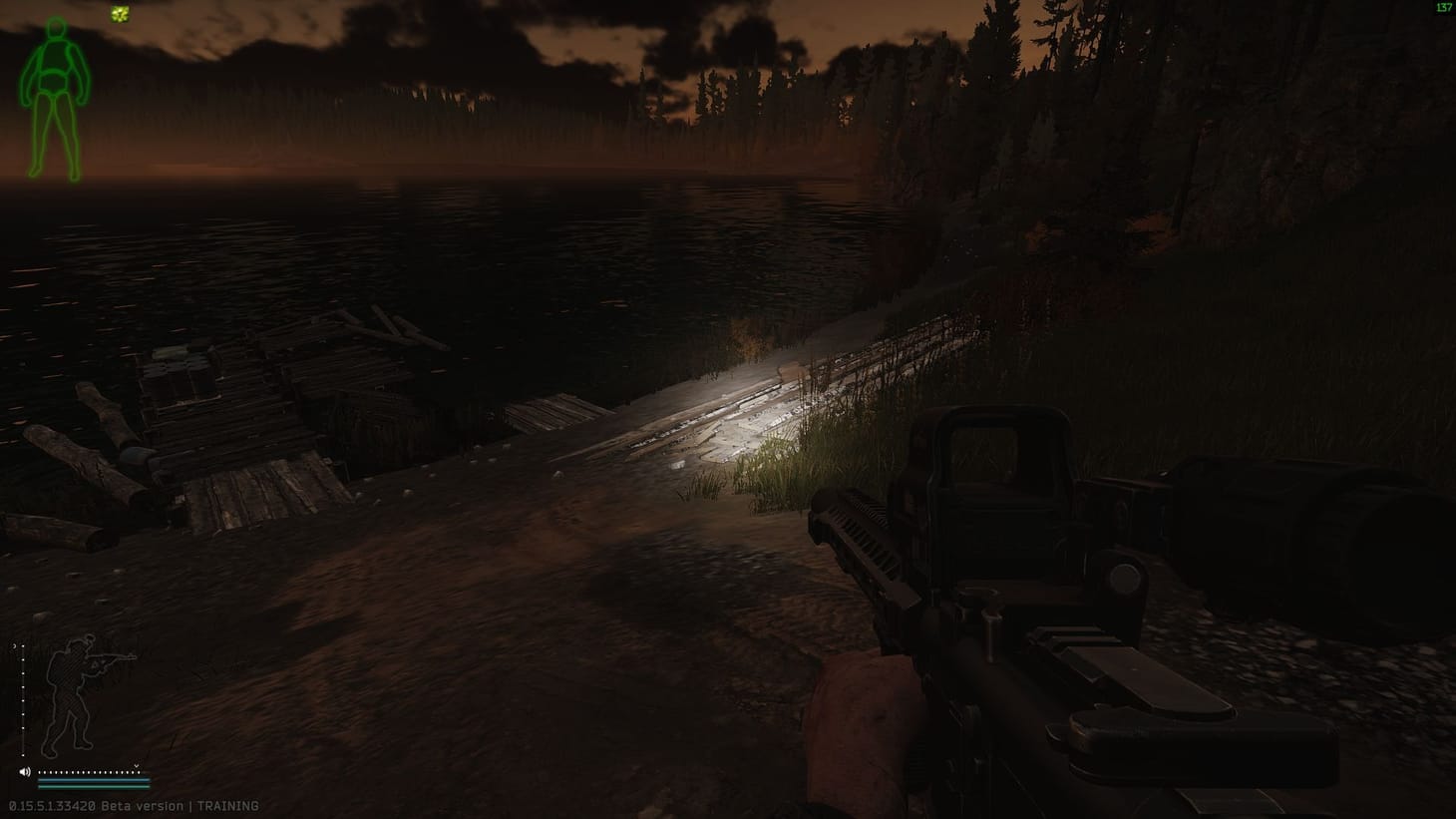Click the speaker noise indicator icon
Viewport: 1456px width, 819px height.
[26, 771]
